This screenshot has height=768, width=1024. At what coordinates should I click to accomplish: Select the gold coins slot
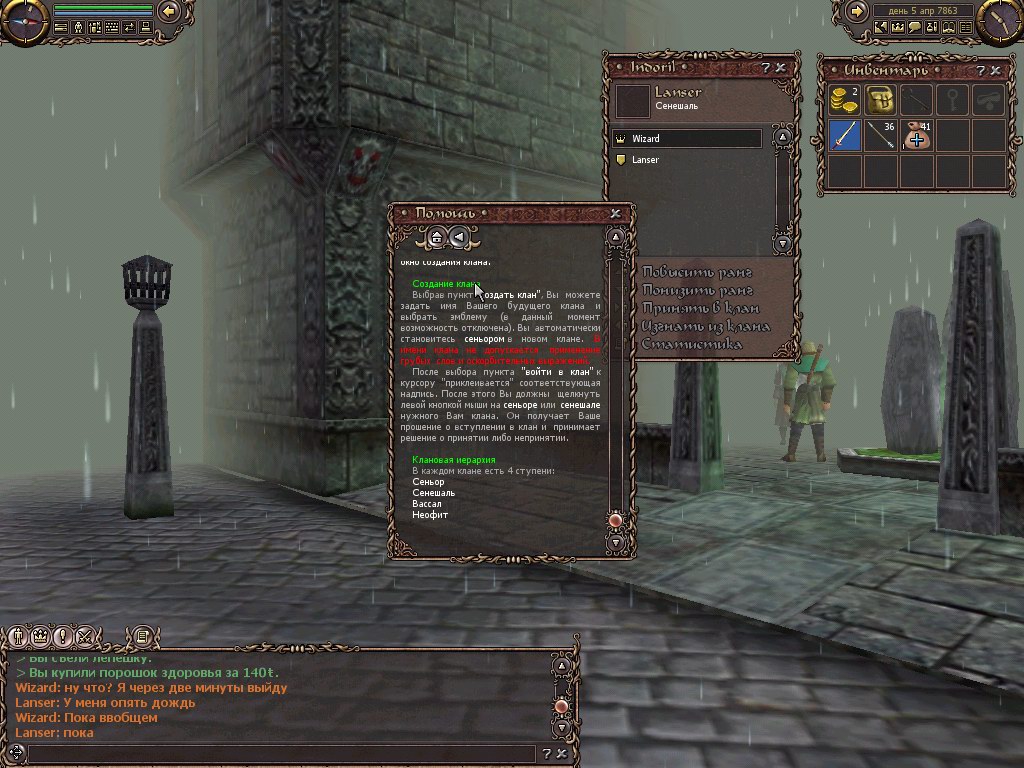[x=845, y=100]
